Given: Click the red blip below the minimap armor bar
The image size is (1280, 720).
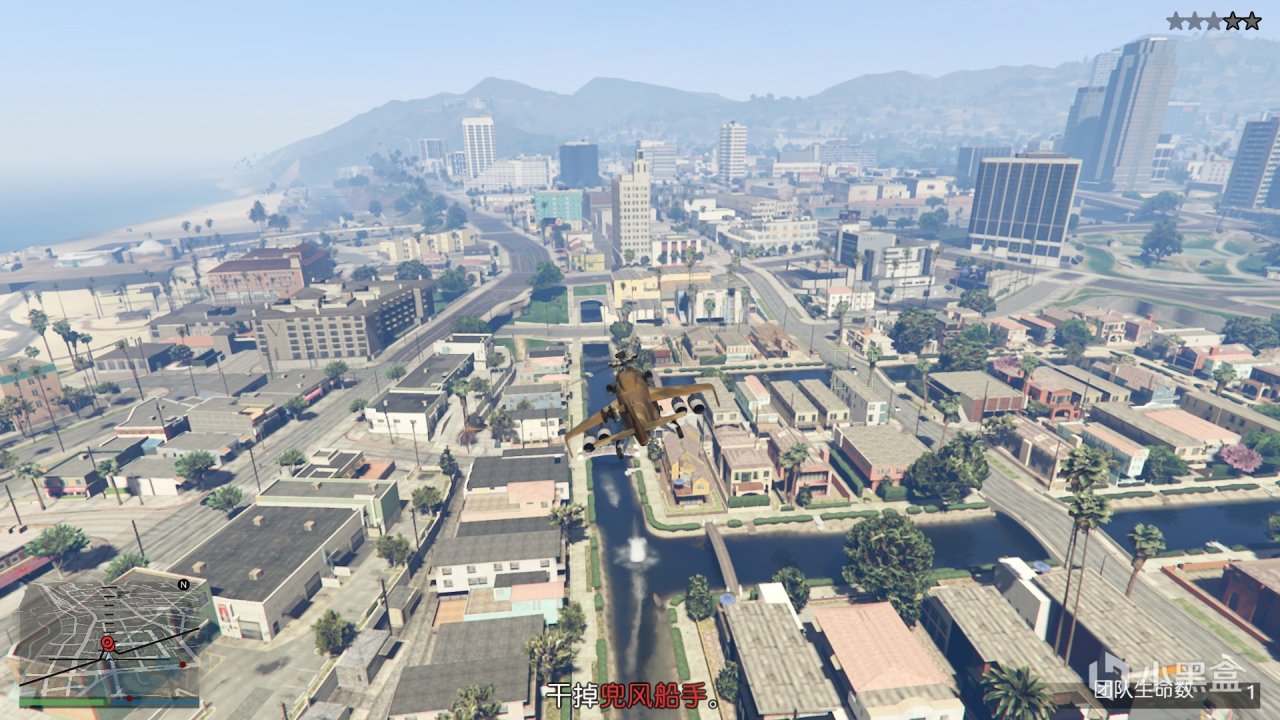Looking at the screenshot, I should click(x=129, y=698).
